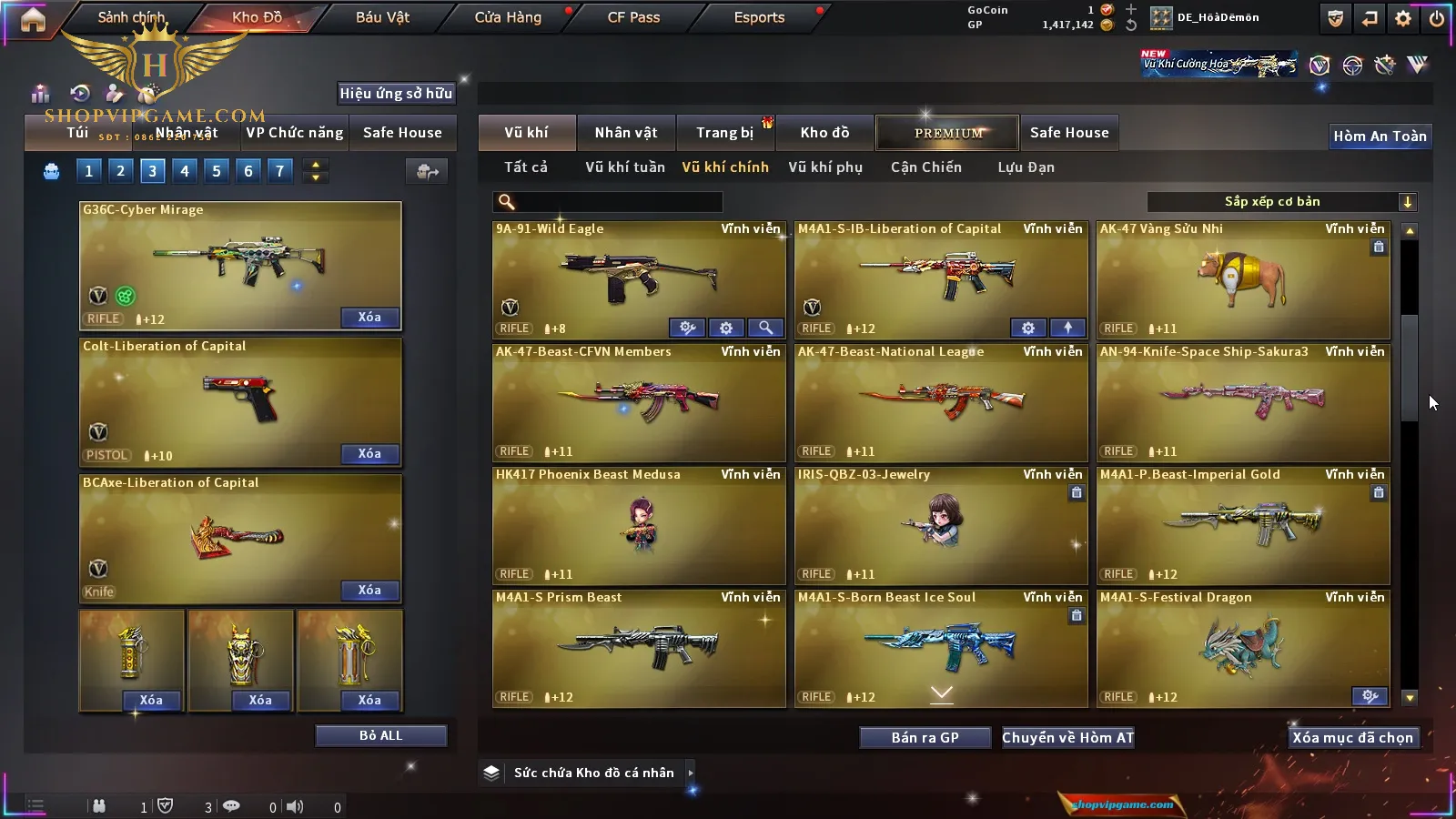Remove the G36C-Cyber Mirage with Xóa

369,318
